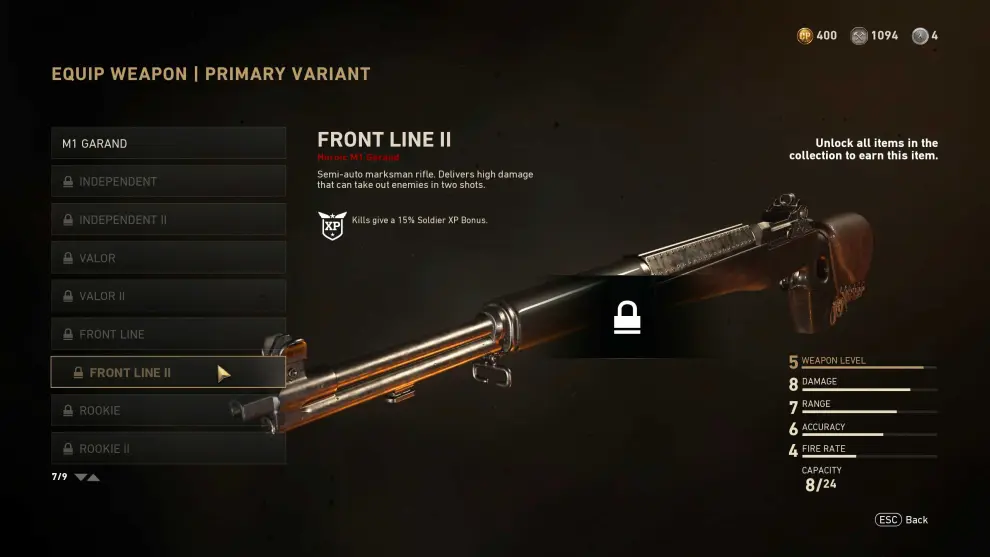
Task: Pick the locked Valor variant
Action: tap(168, 258)
